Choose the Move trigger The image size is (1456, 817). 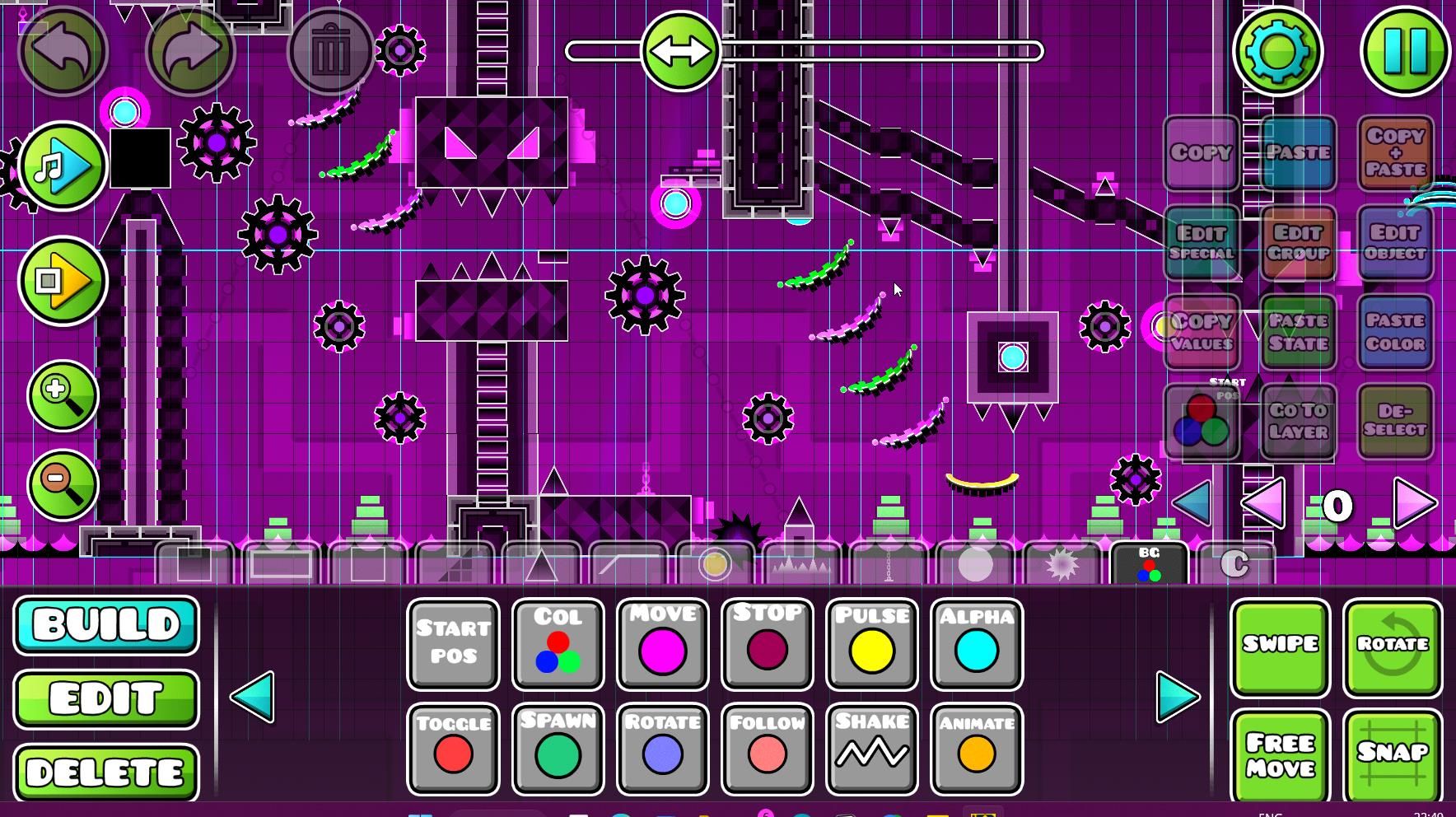[x=662, y=644]
